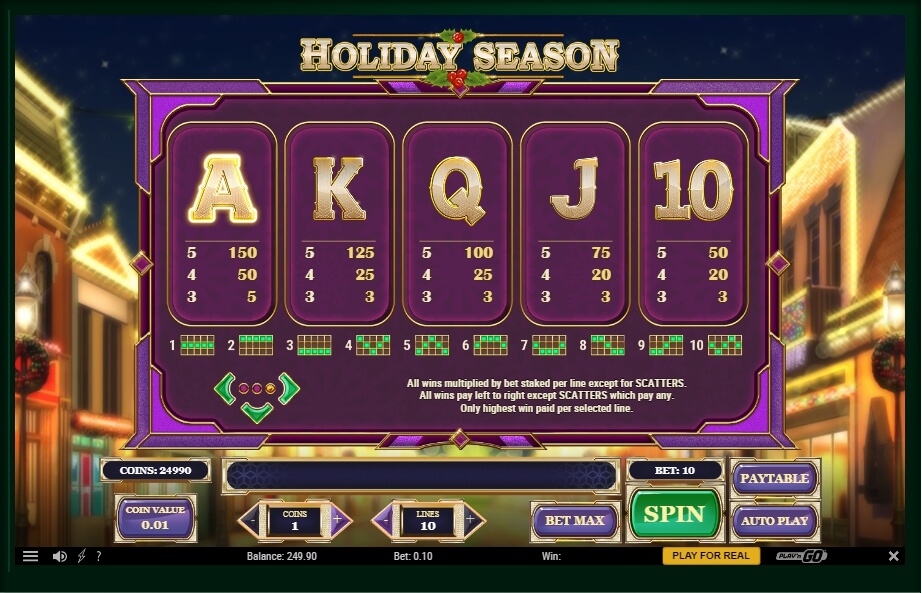Image resolution: width=922 pixels, height=593 pixels.
Task: Toggle sound with the speaker icon
Action: tap(59, 556)
